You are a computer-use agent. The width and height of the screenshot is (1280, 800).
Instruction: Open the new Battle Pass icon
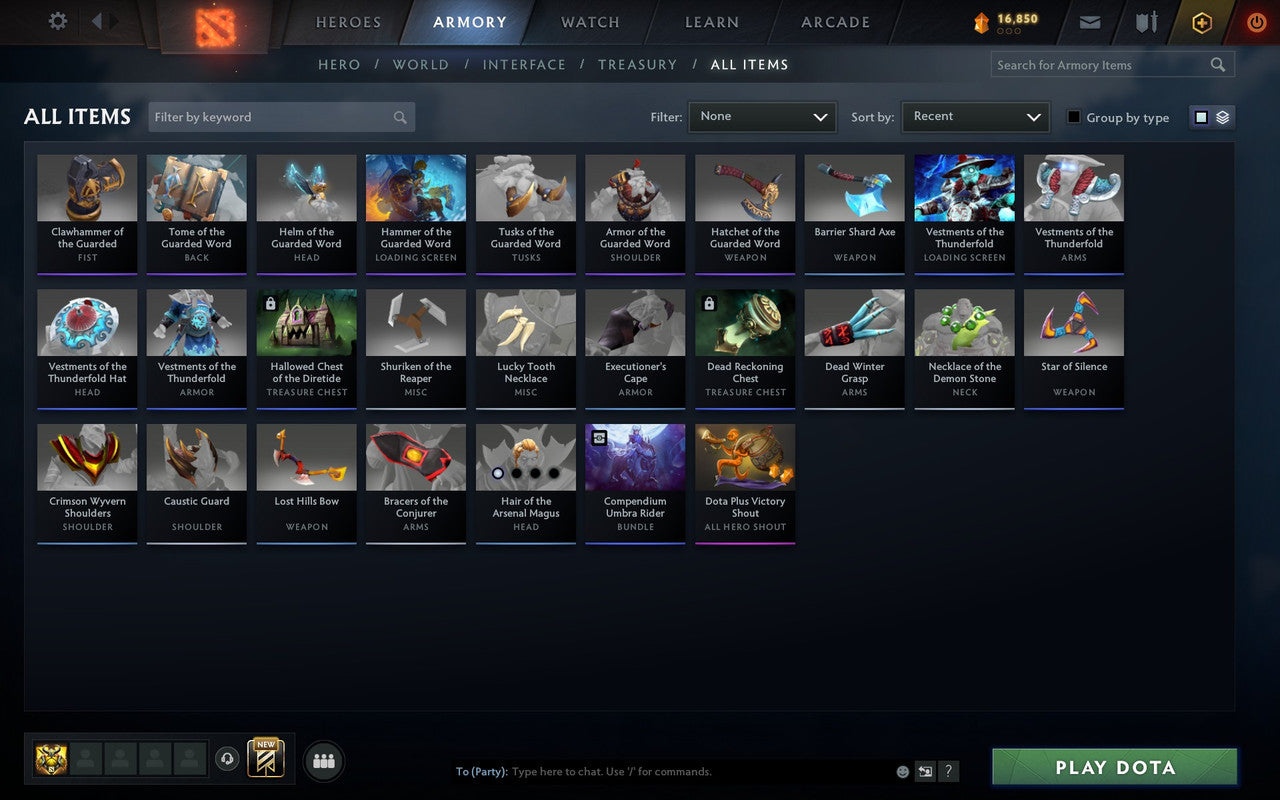(265, 760)
